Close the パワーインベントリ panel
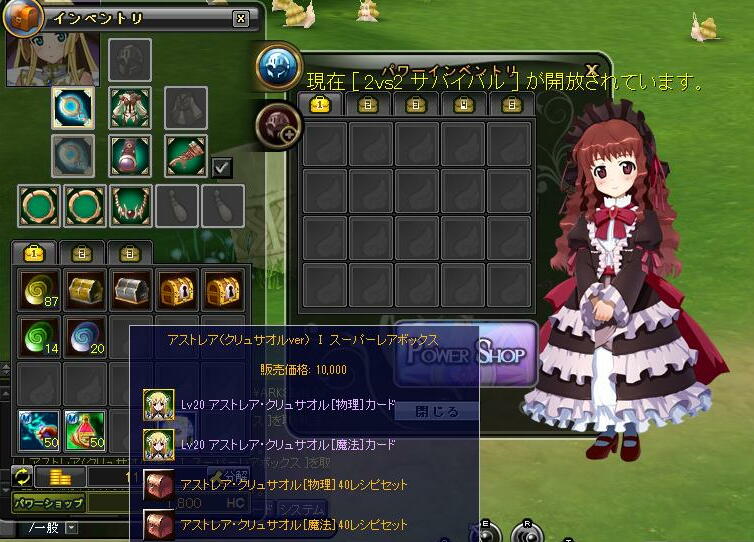754x542 pixels. coord(592,68)
